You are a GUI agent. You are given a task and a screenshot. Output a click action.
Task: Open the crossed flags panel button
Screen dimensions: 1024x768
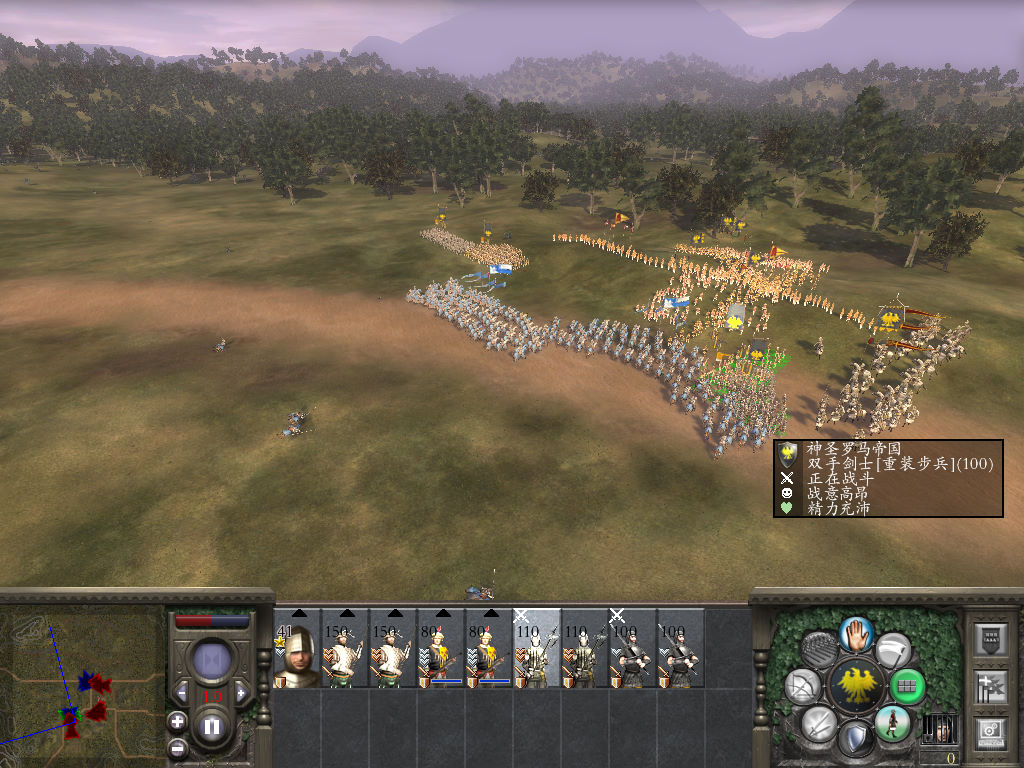click(x=991, y=686)
